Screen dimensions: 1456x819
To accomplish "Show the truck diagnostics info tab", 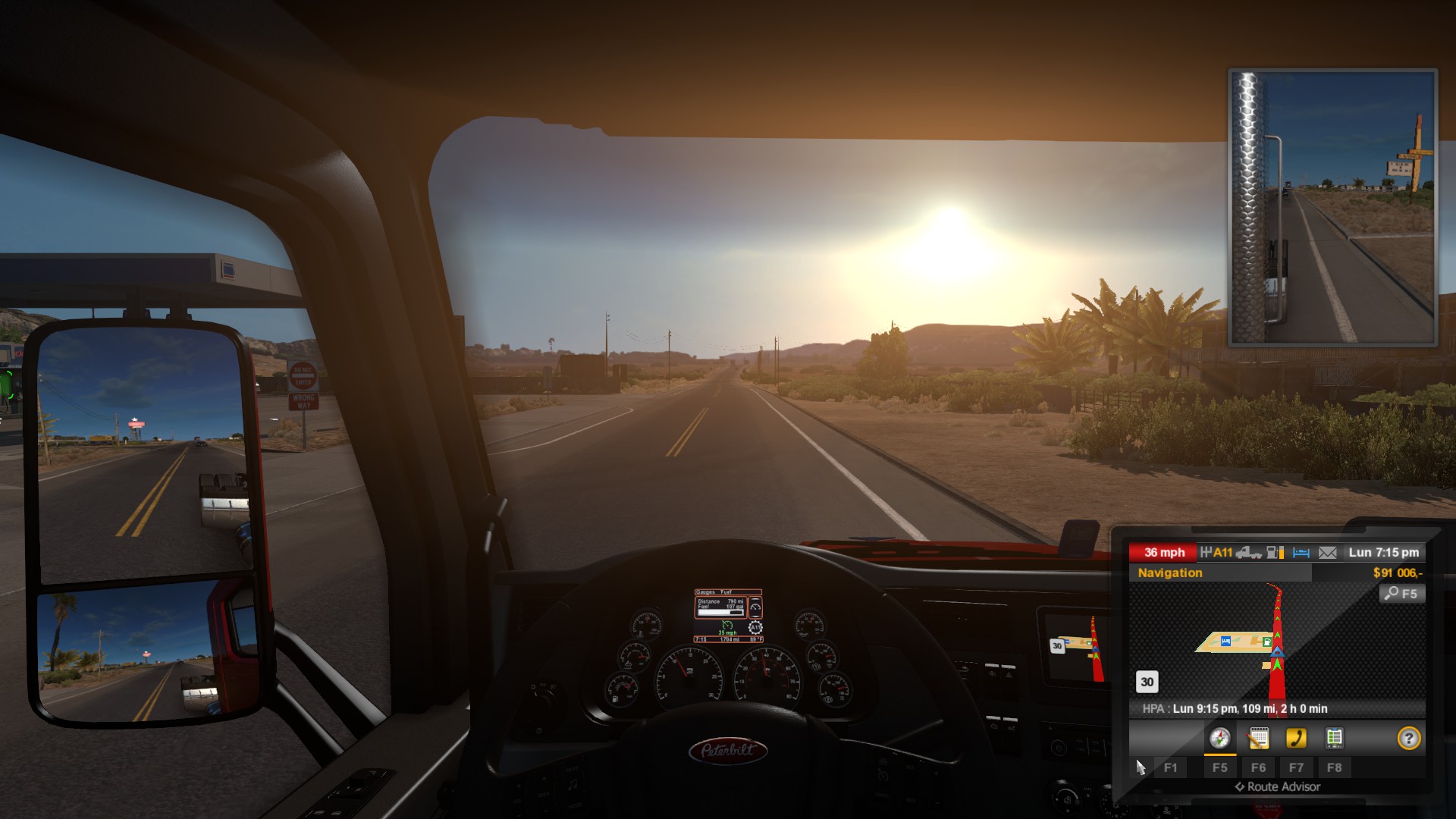I will tap(1334, 738).
